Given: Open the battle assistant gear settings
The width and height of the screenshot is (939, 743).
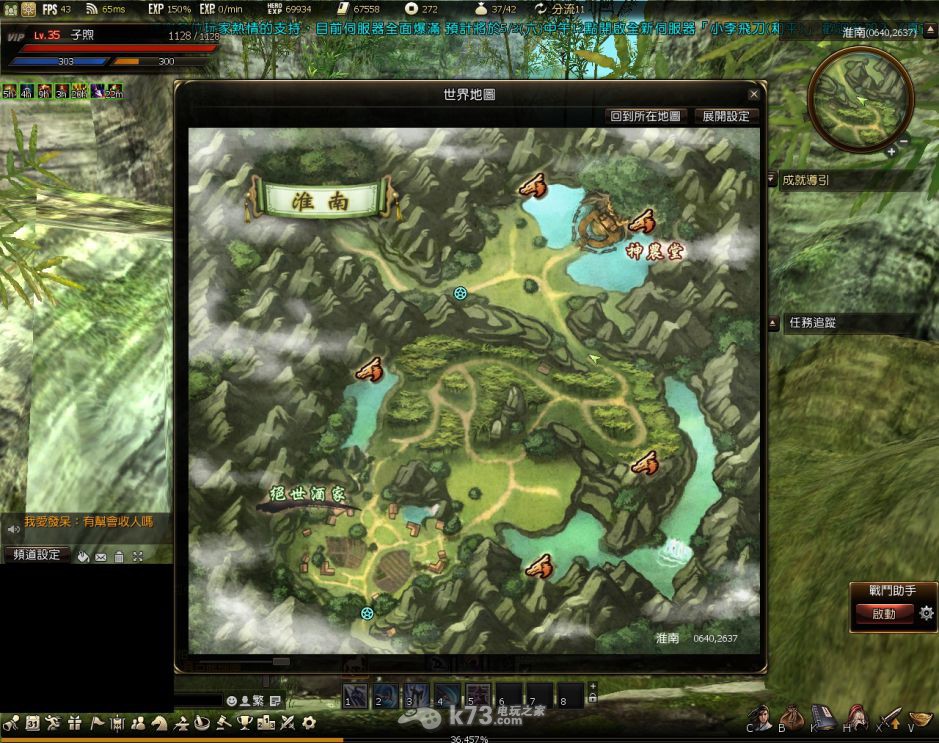Looking at the screenshot, I should click(x=926, y=613).
